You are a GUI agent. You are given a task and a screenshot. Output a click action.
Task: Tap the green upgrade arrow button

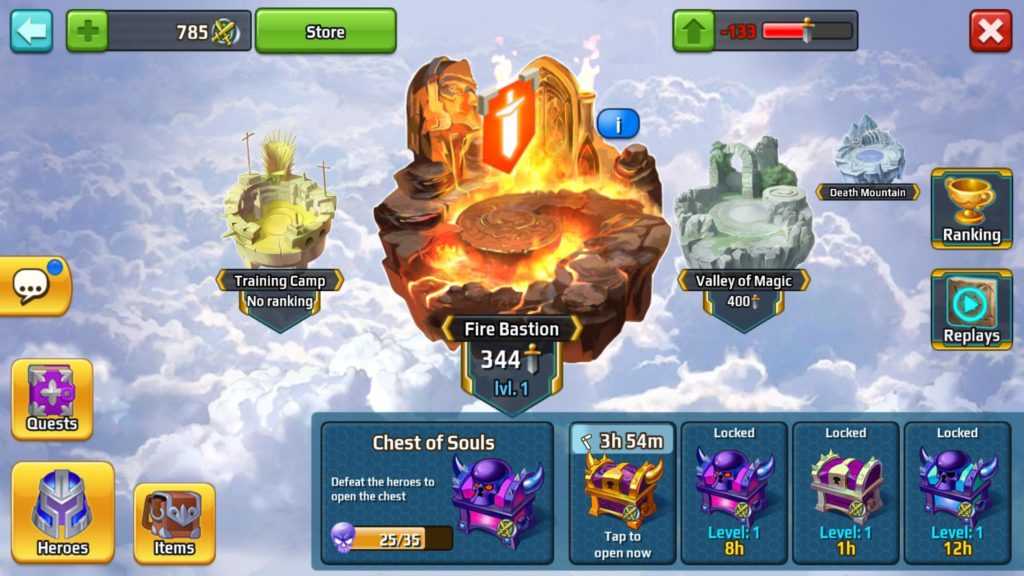click(693, 31)
